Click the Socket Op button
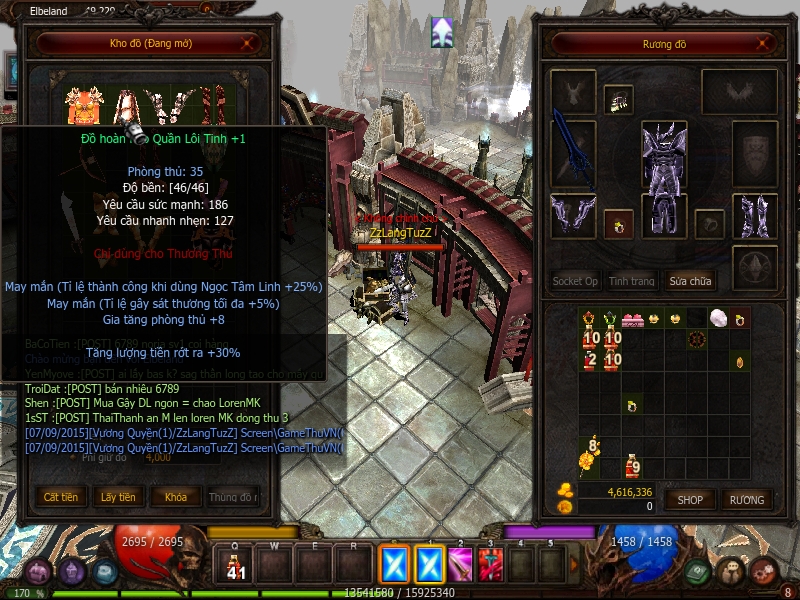The height and width of the screenshot is (600, 800). coord(575,281)
